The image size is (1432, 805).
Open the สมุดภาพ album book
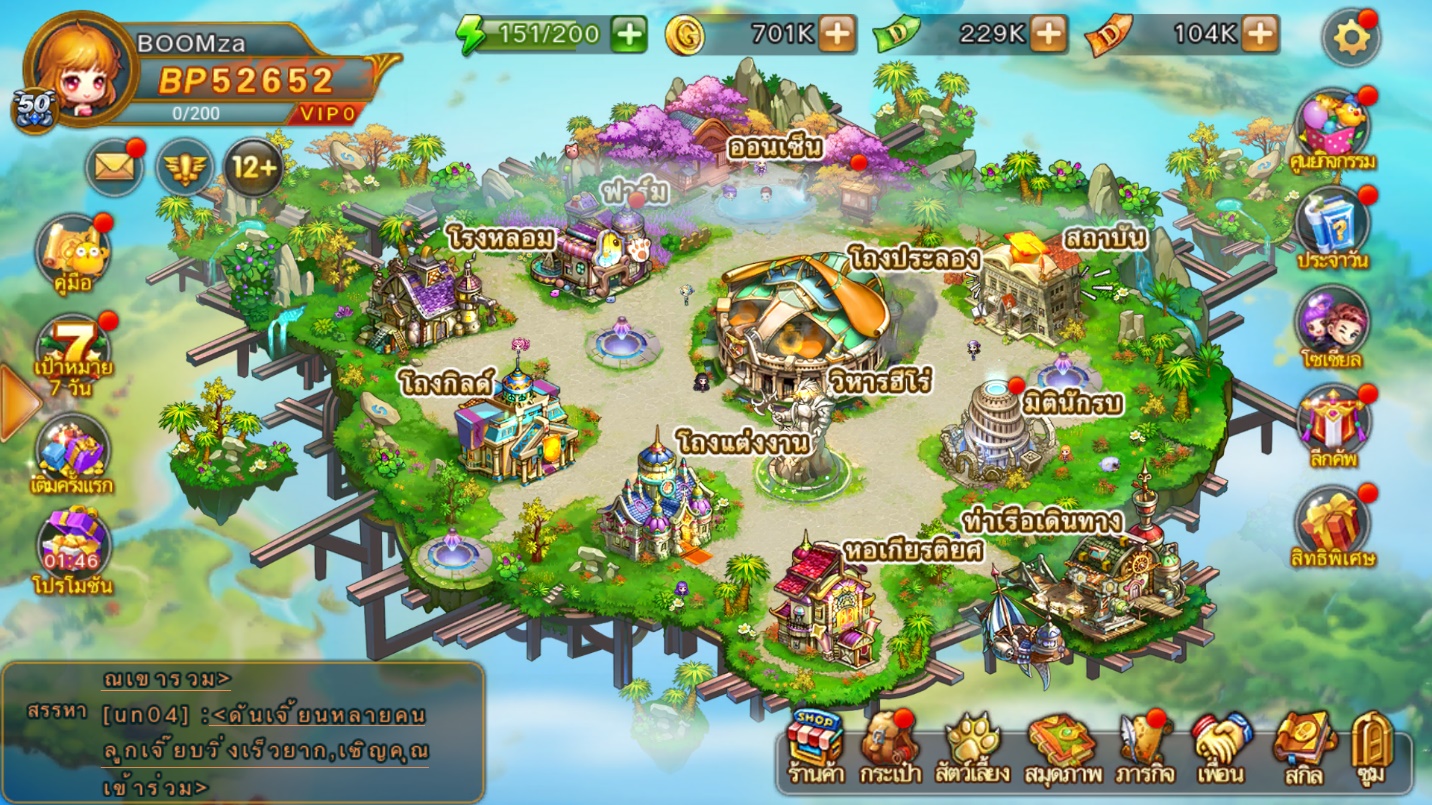1062,744
